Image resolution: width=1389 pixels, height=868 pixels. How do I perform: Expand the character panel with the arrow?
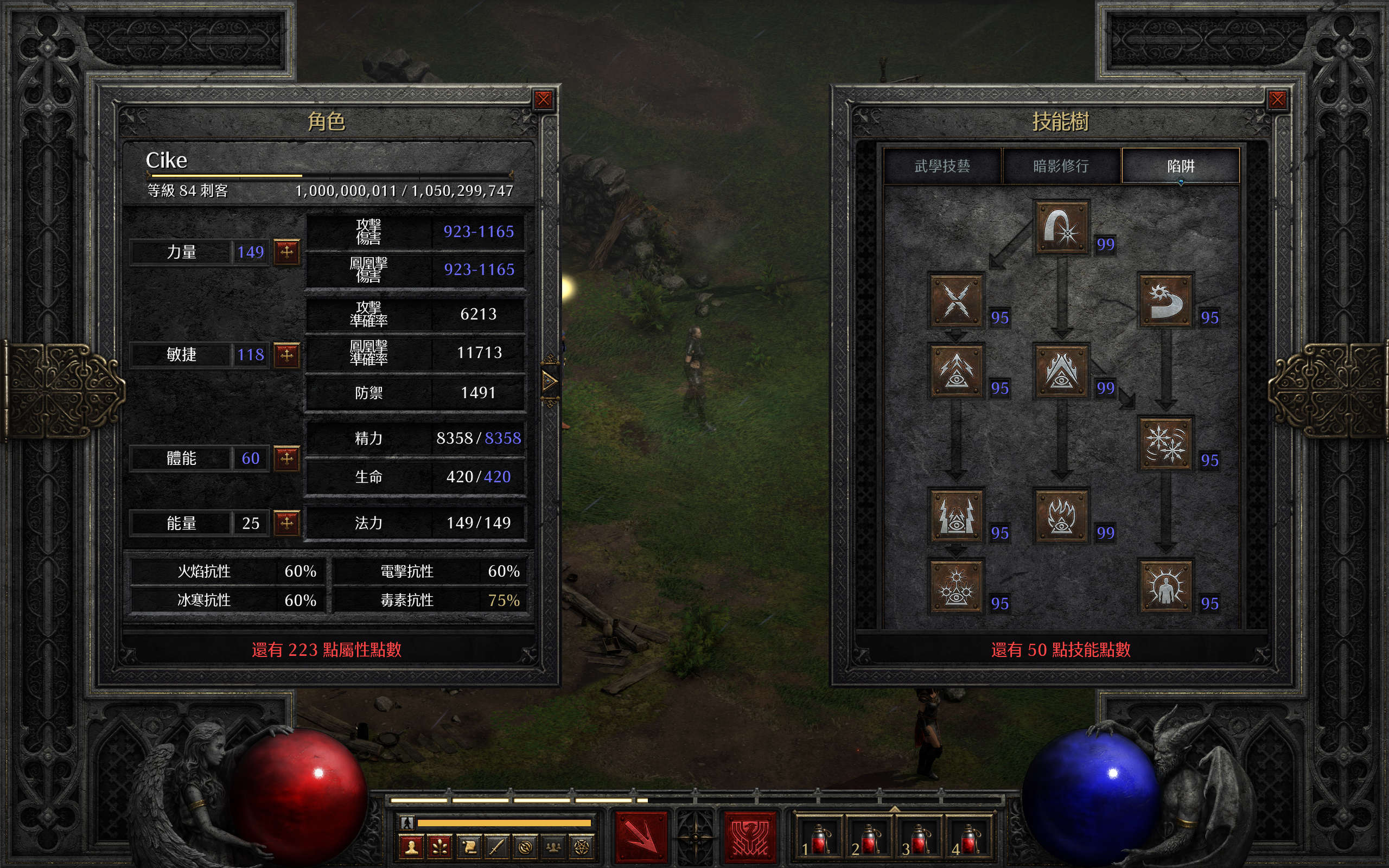click(549, 380)
